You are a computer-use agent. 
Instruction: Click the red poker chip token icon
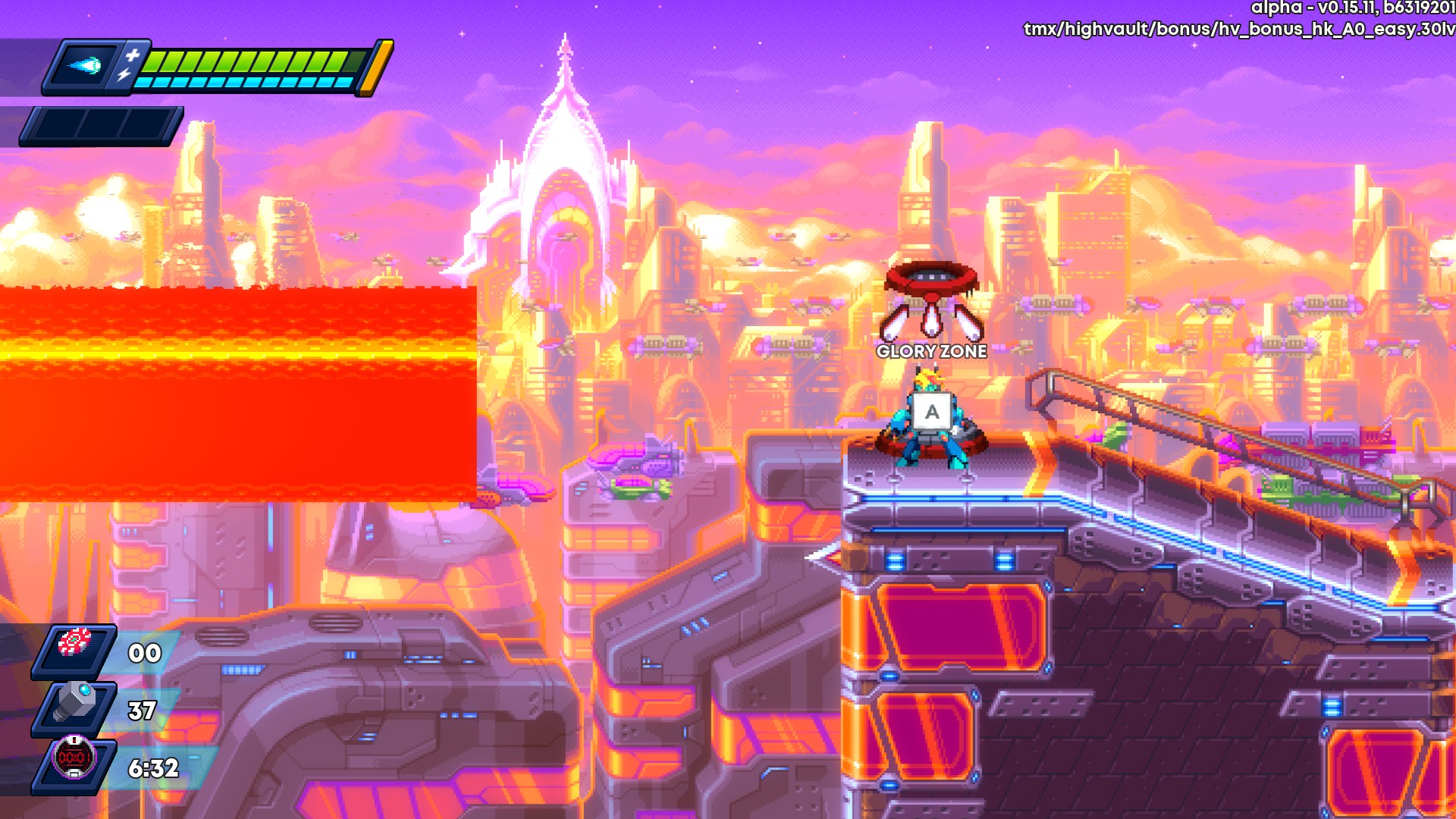75,642
